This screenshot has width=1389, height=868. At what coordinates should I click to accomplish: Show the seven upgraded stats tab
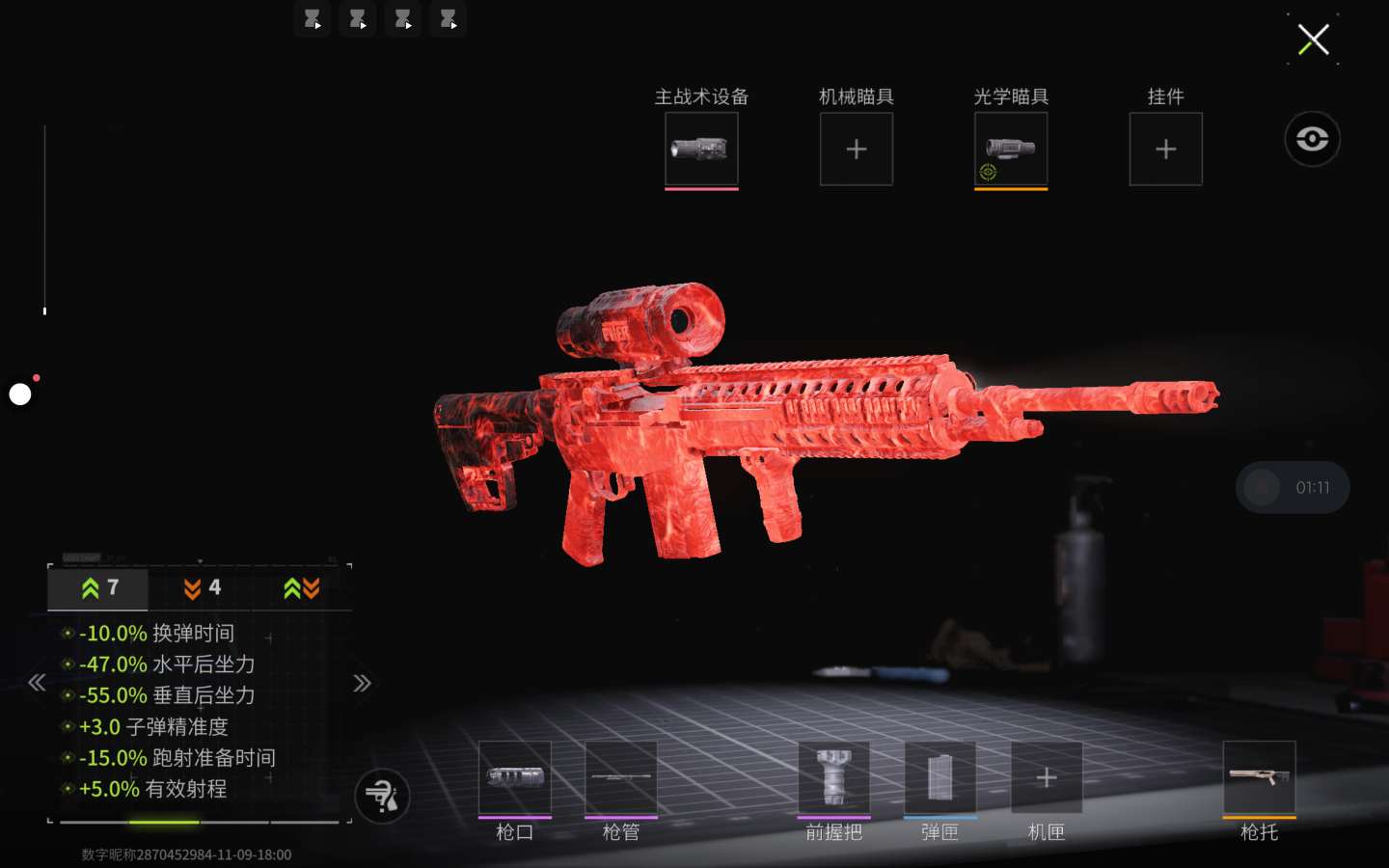(98, 588)
